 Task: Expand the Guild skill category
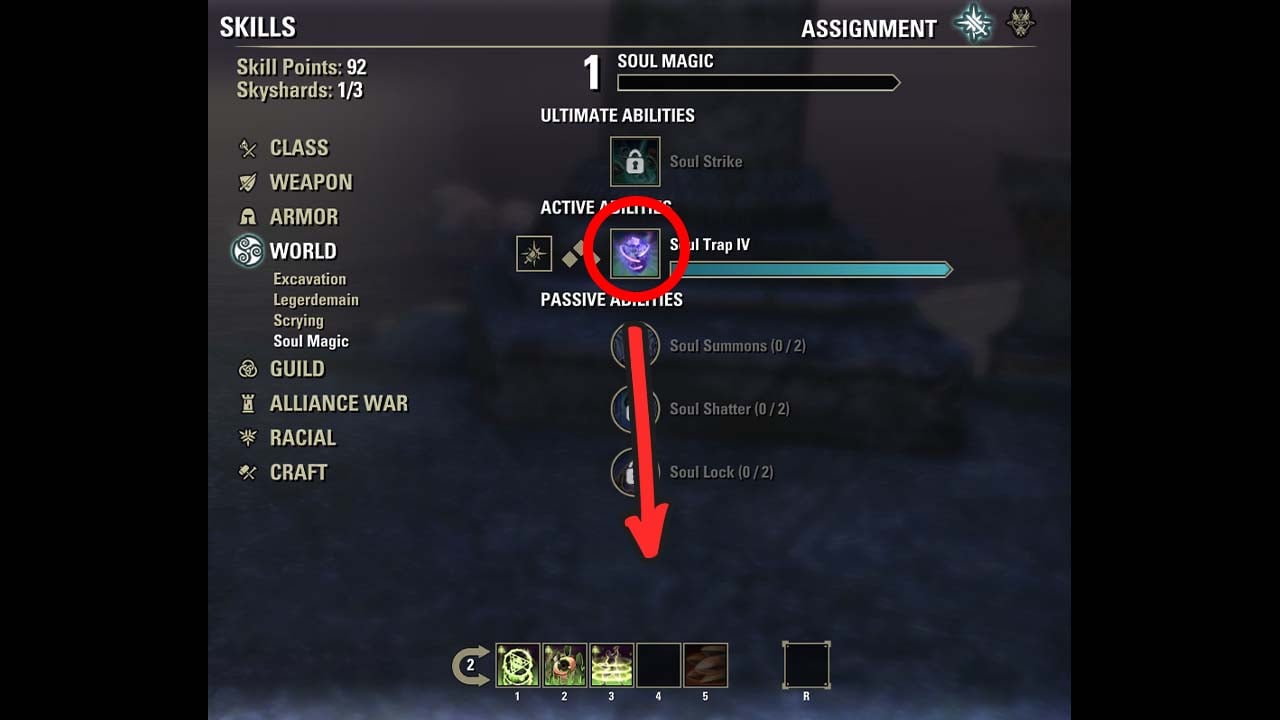coord(296,369)
